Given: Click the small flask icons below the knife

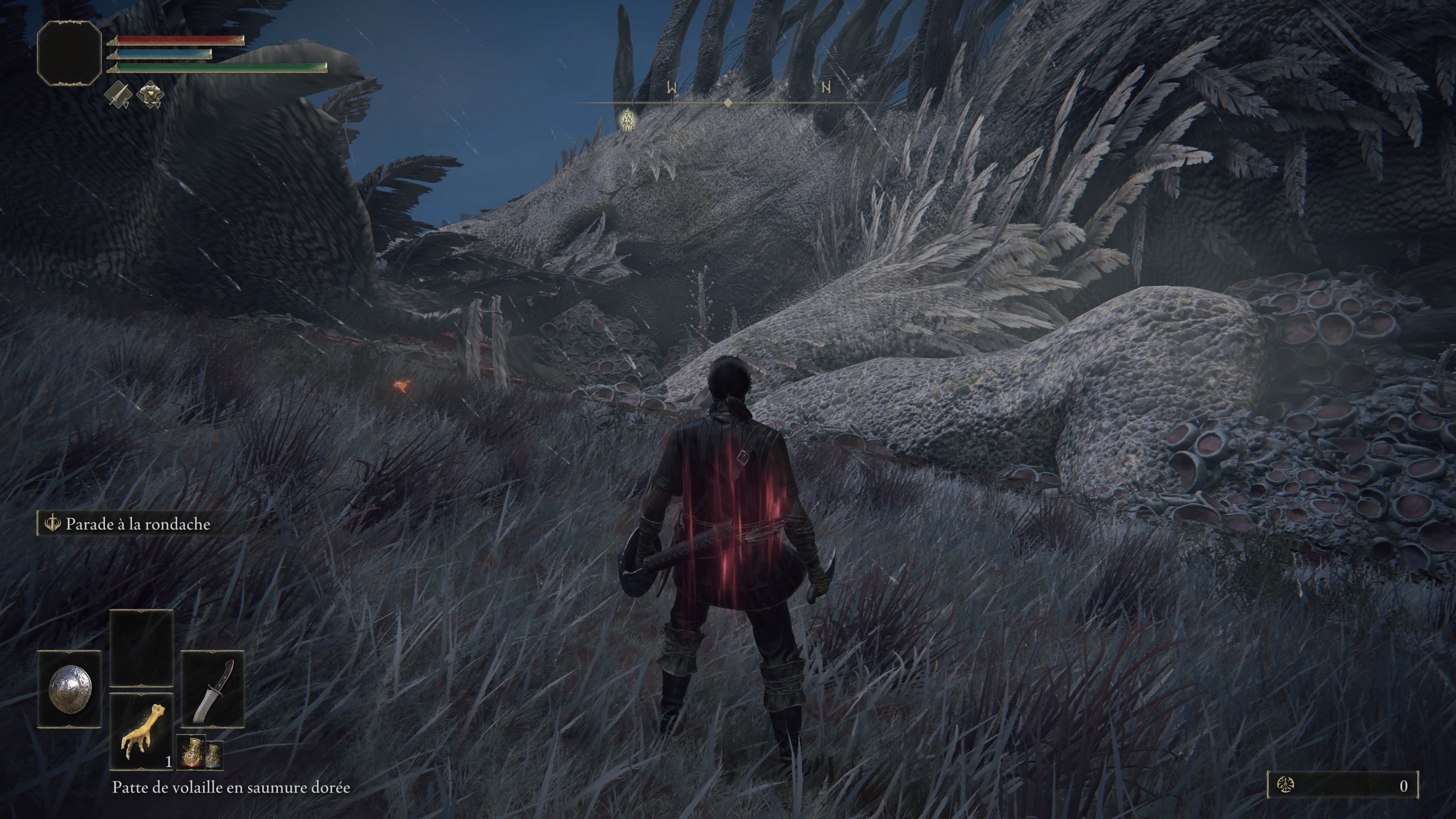Looking at the screenshot, I should pos(200,752).
